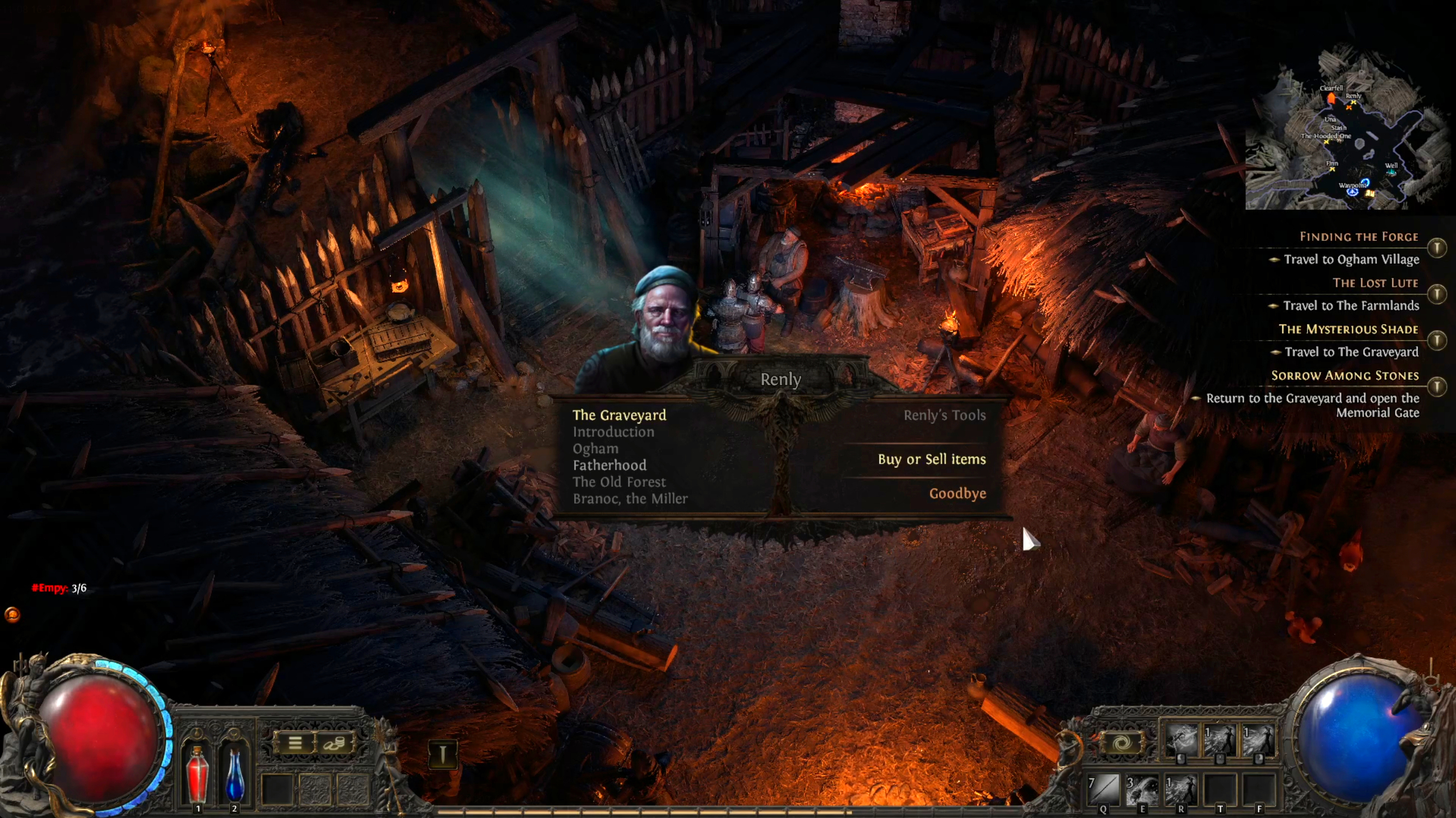Select the spear skill on Q
Viewport: 1456px width, 818px height.
coord(1103,789)
